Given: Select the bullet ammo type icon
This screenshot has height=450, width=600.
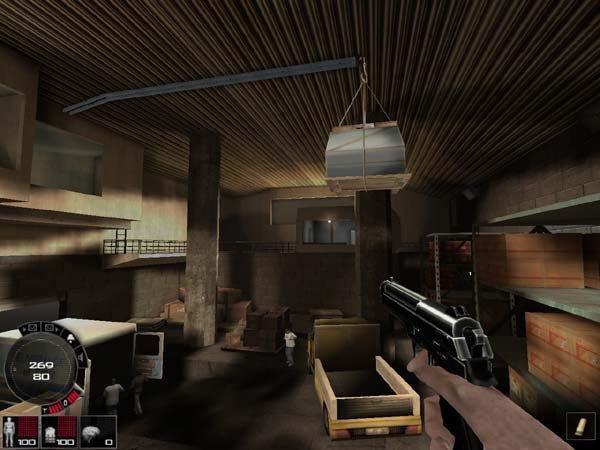Looking at the screenshot, I should point(579,428).
